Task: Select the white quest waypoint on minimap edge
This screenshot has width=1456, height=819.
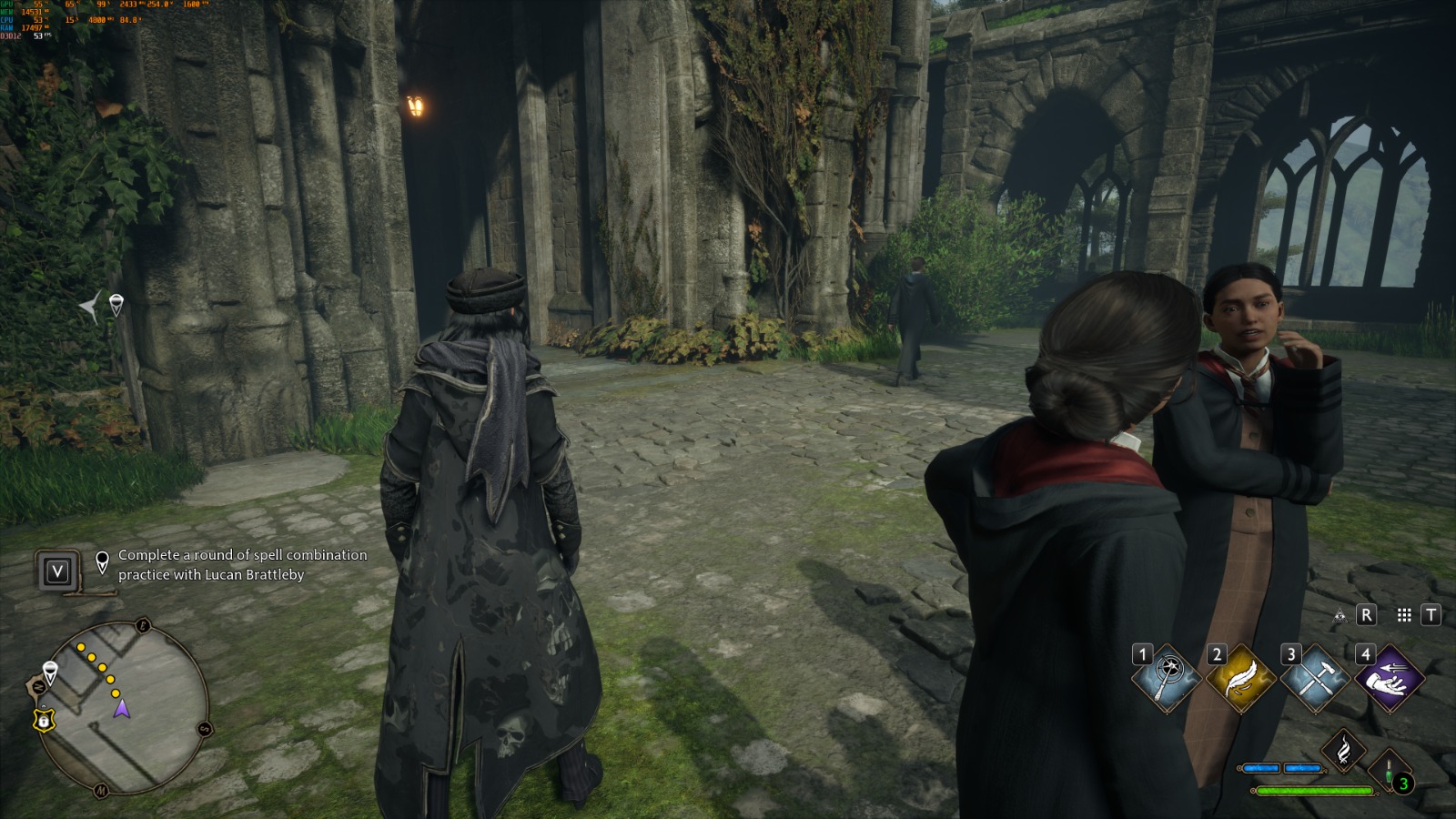Action: click(x=50, y=672)
